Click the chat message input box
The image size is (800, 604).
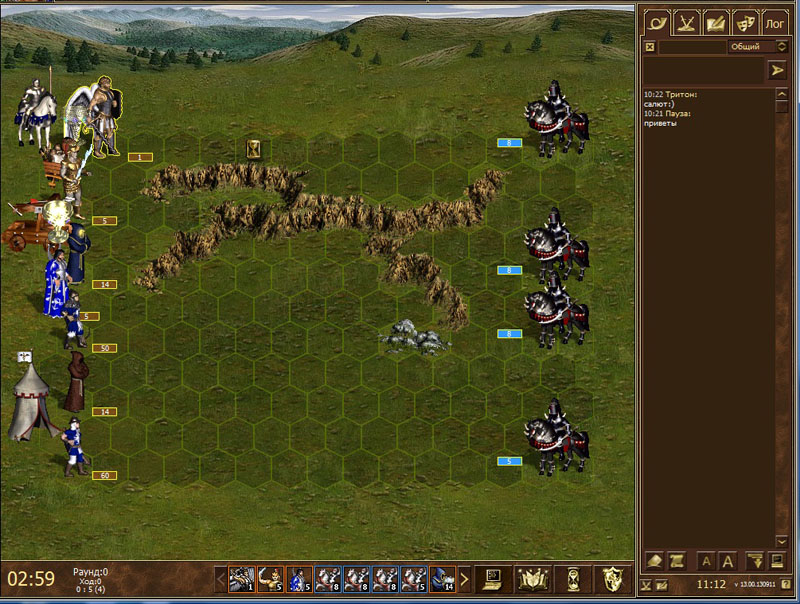pos(702,70)
